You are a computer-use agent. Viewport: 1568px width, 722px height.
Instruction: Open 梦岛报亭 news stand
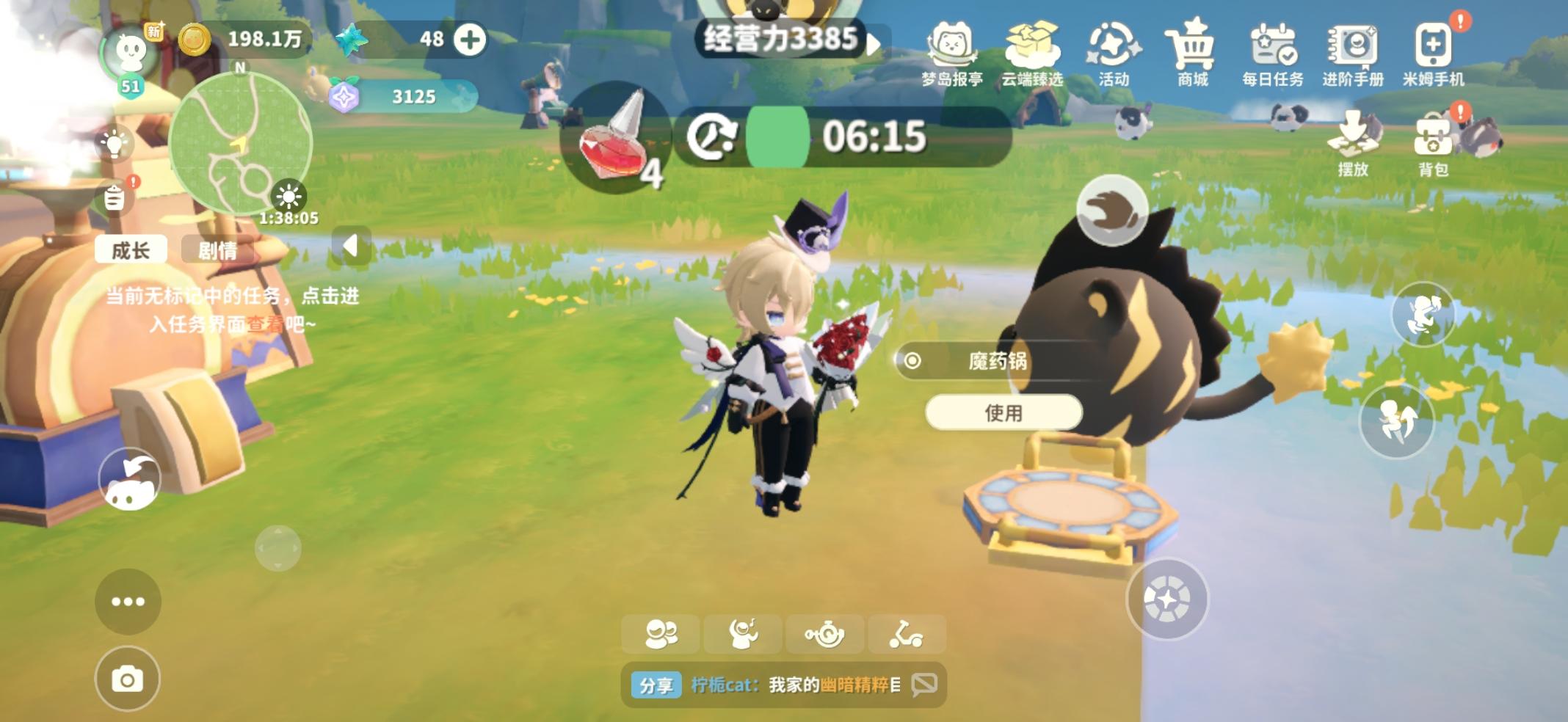click(x=951, y=48)
